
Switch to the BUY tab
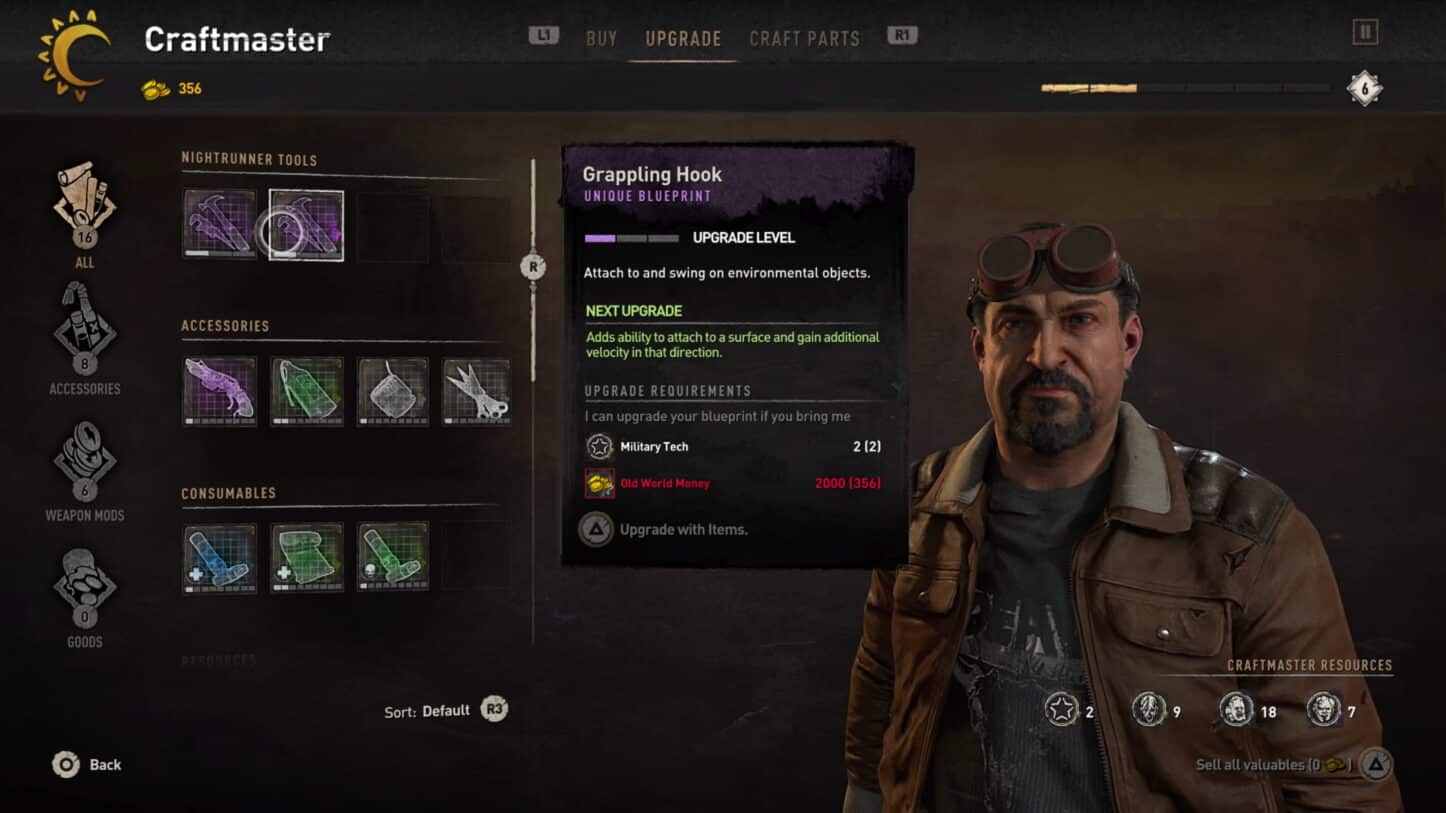coord(601,39)
